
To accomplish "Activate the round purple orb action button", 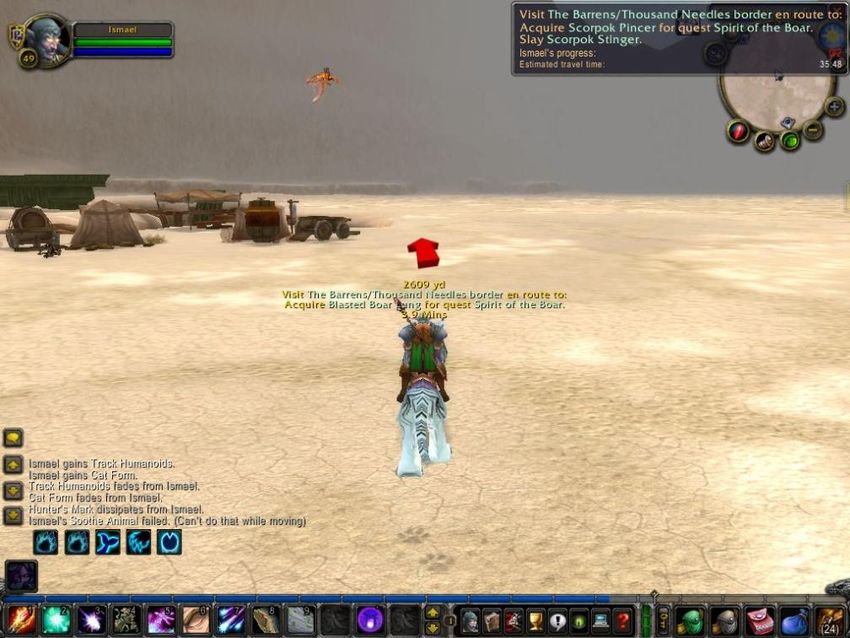I will click(370, 619).
